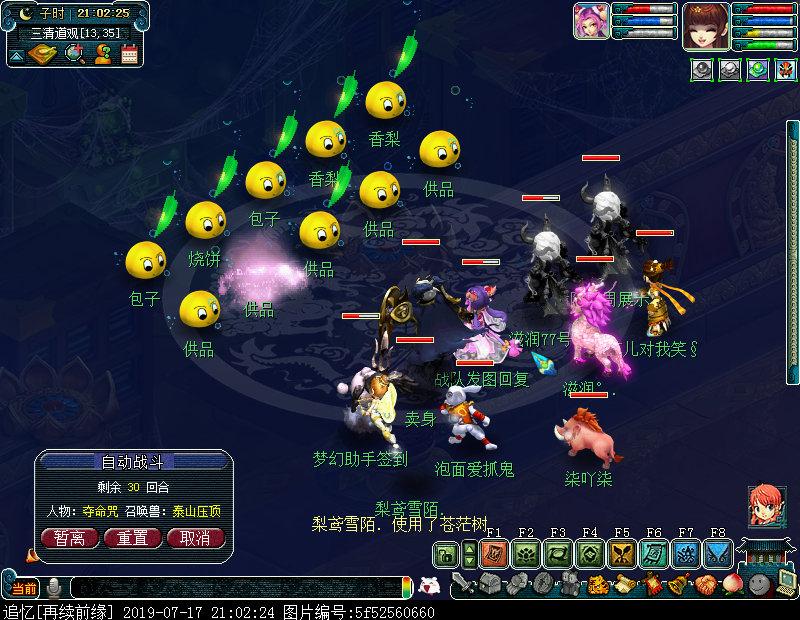Click the golden bell icon in toolbar

679,584
